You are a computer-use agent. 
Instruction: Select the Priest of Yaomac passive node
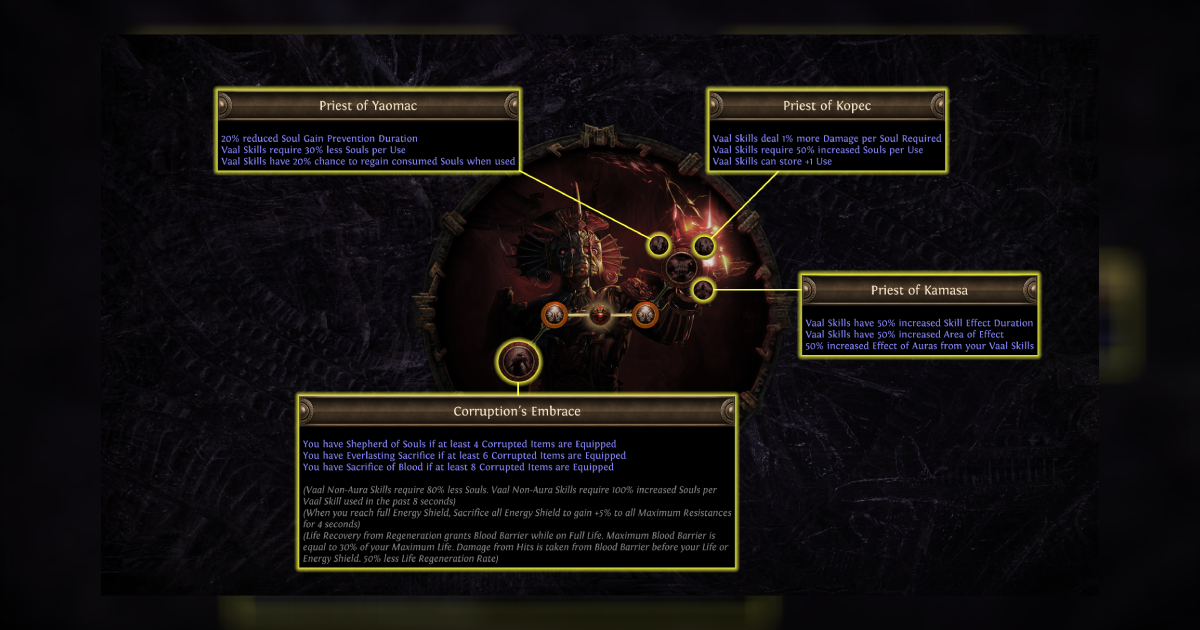[x=658, y=244]
